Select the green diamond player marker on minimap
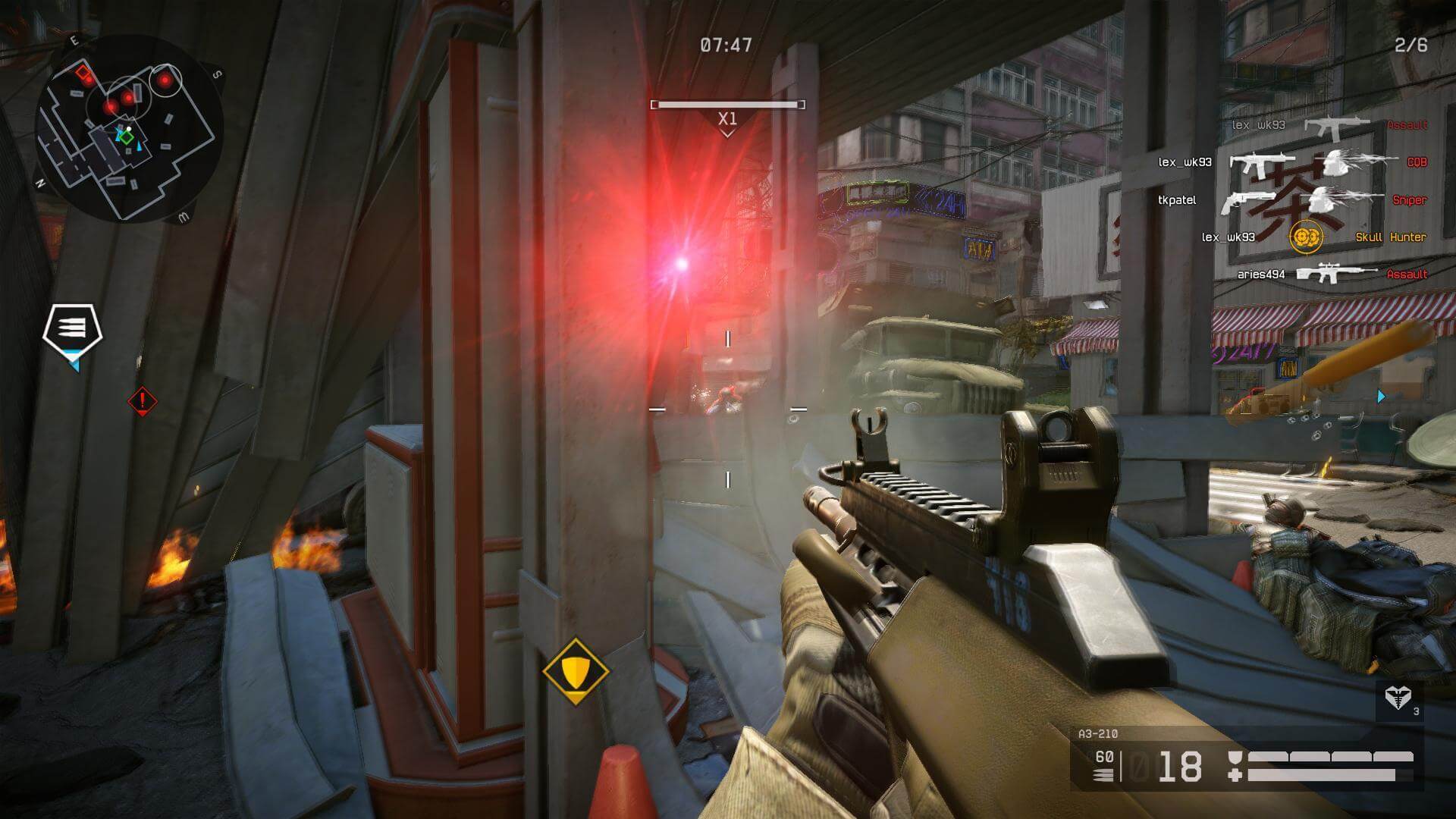 pyautogui.click(x=126, y=136)
